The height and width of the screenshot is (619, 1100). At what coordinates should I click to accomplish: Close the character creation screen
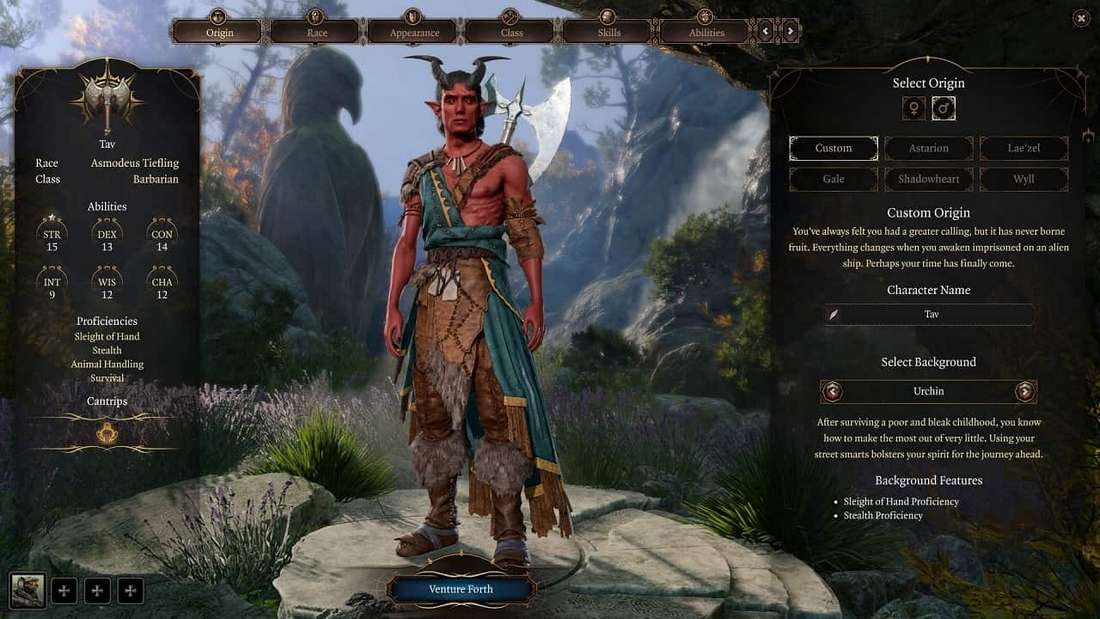[x=1081, y=18]
